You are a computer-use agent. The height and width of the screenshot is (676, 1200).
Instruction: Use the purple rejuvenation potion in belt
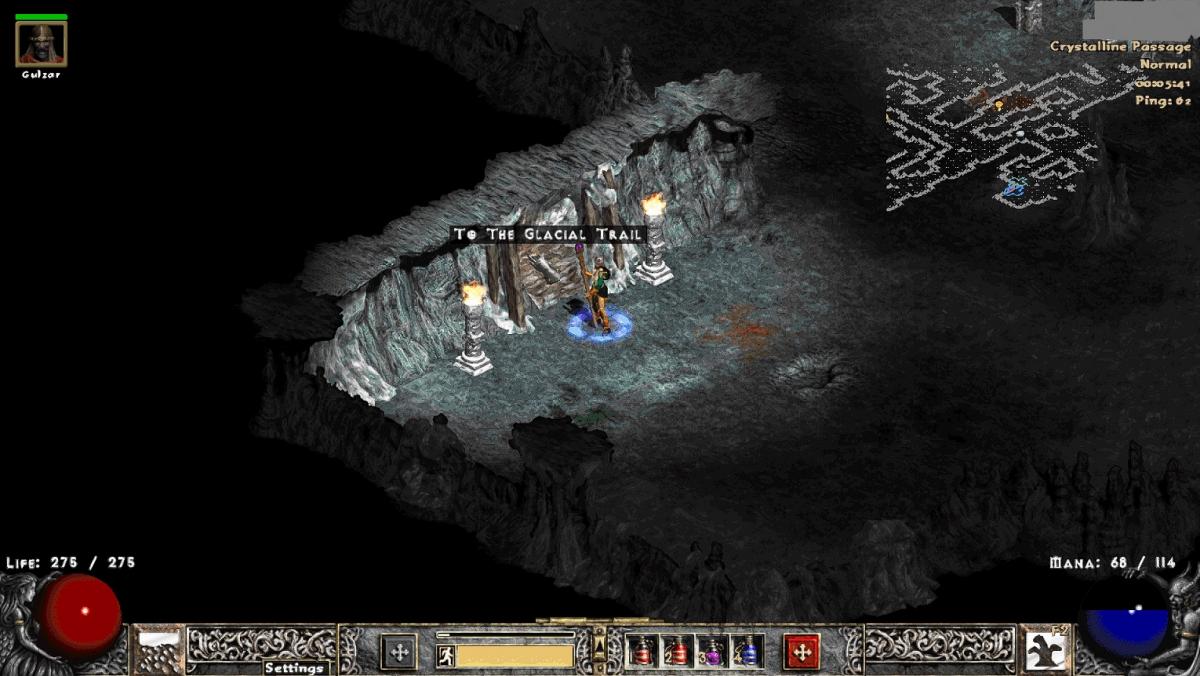pyautogui.click(x=713, y=652)
